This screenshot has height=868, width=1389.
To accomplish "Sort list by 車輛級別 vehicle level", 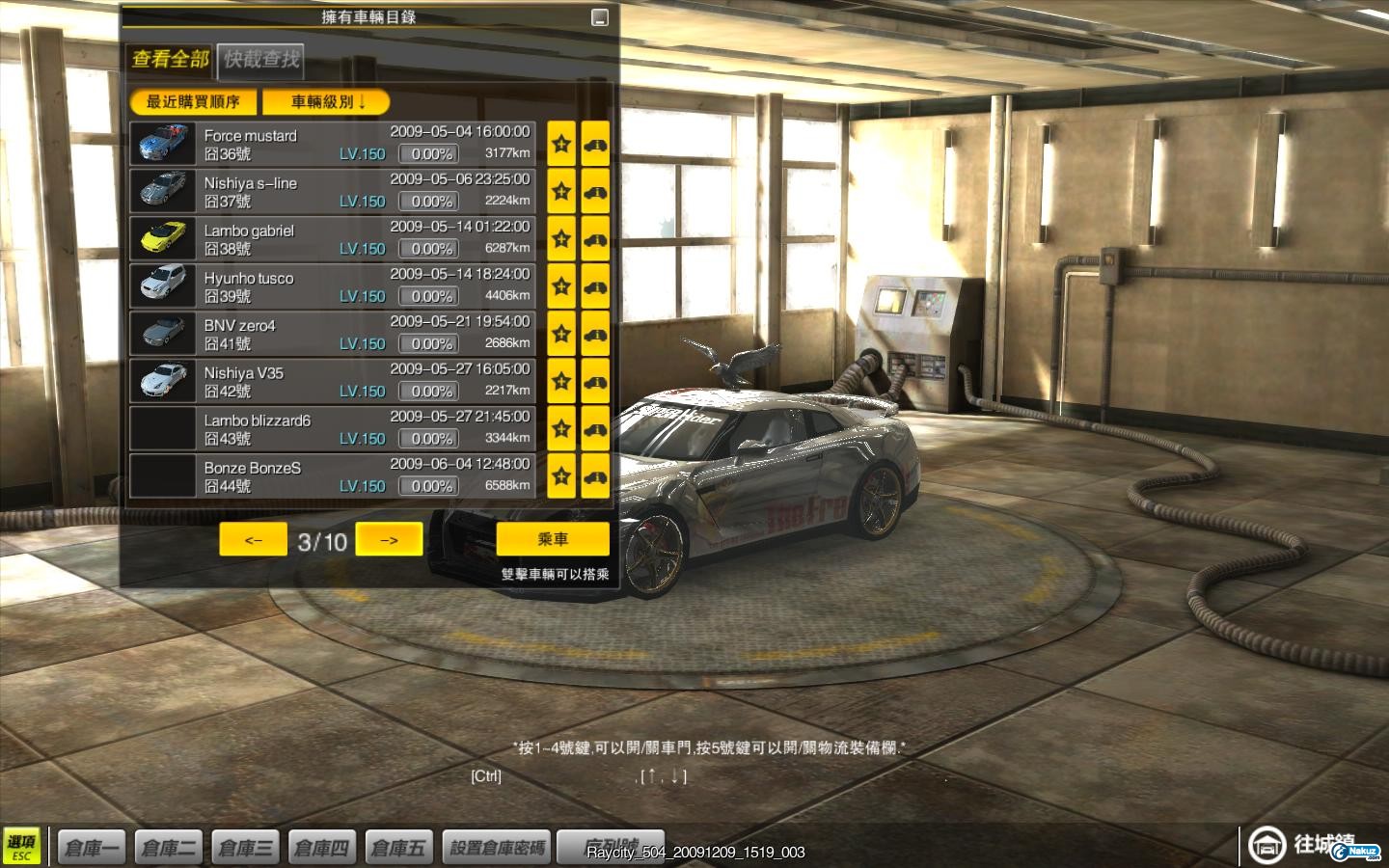I will click(x=327, y=101).
